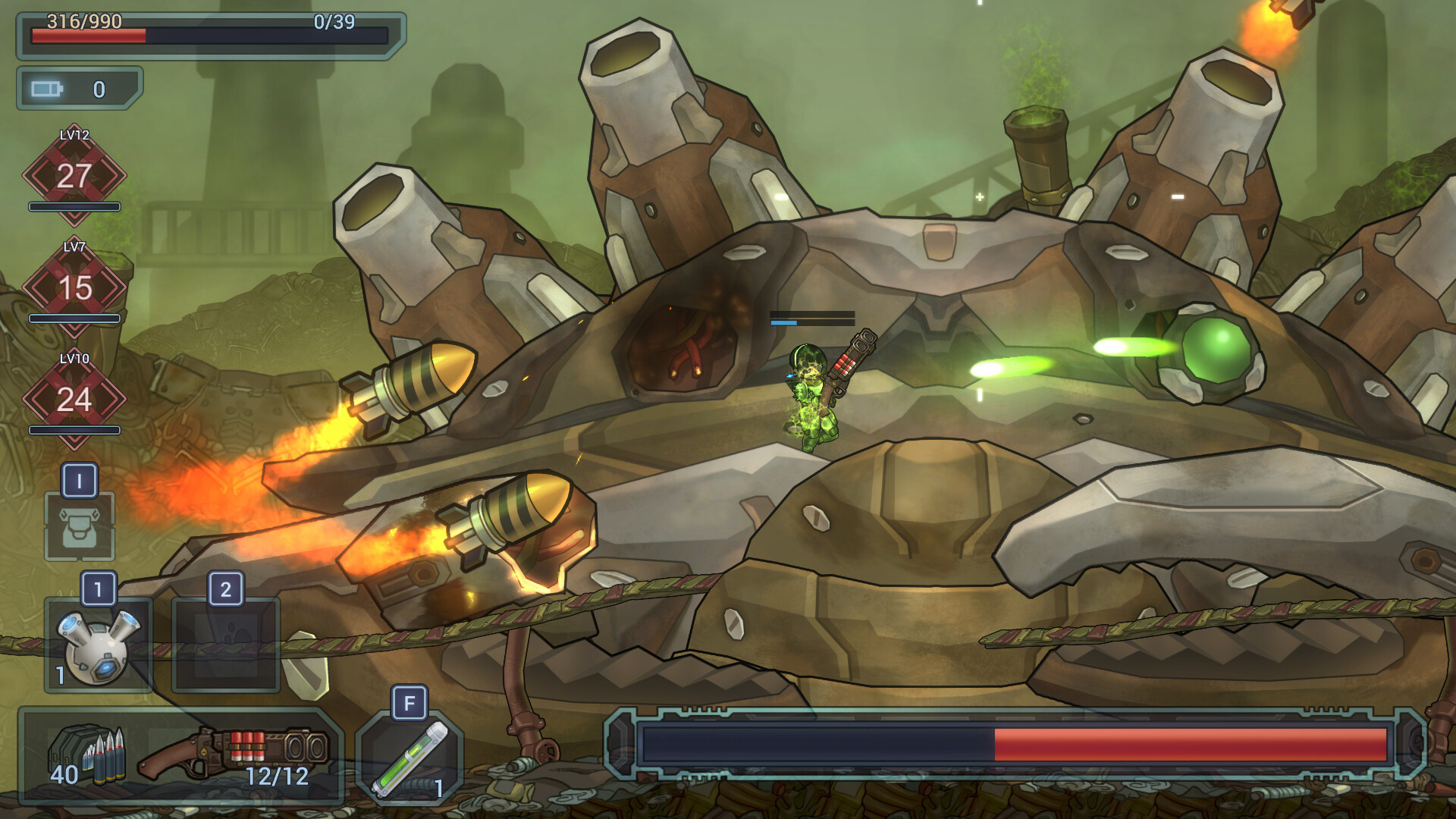The height and width of the screenshot is (819, 1456).
Task: Click the LV10 skill diamond showing 24
Action: click(74, 400)
